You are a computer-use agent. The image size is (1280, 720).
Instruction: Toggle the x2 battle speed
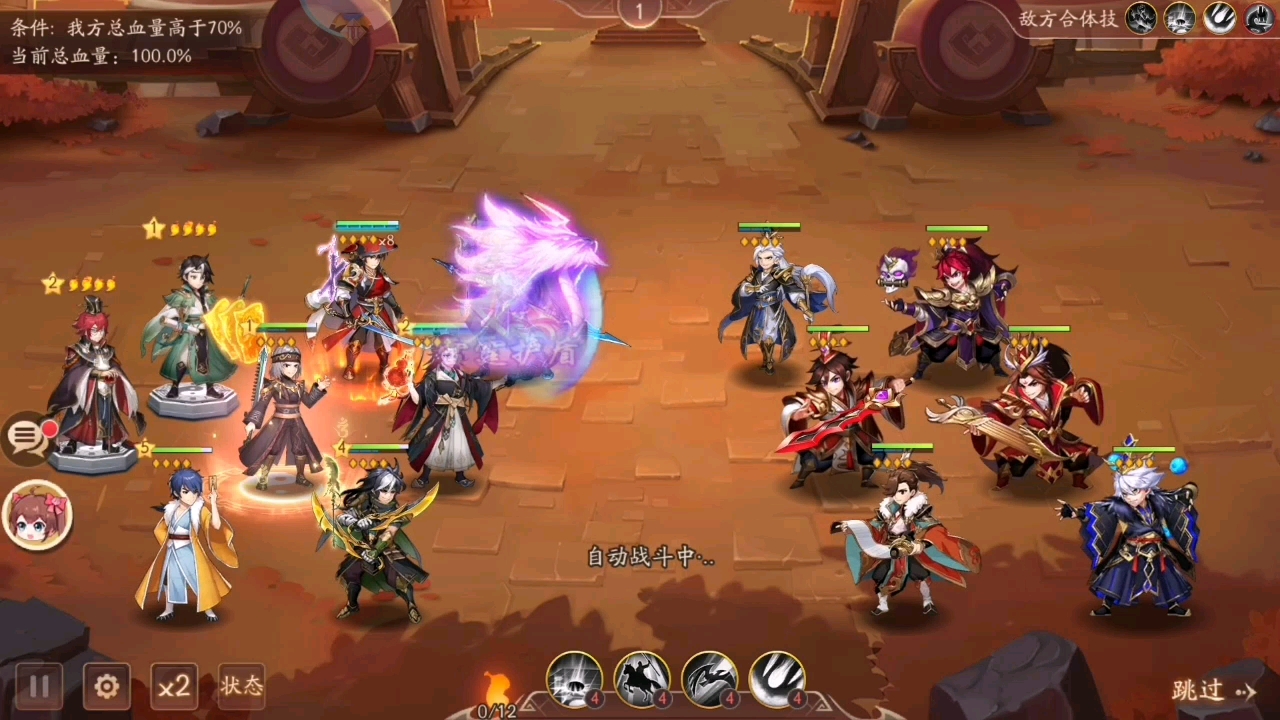pyautogui.click(x=174, y=686)
